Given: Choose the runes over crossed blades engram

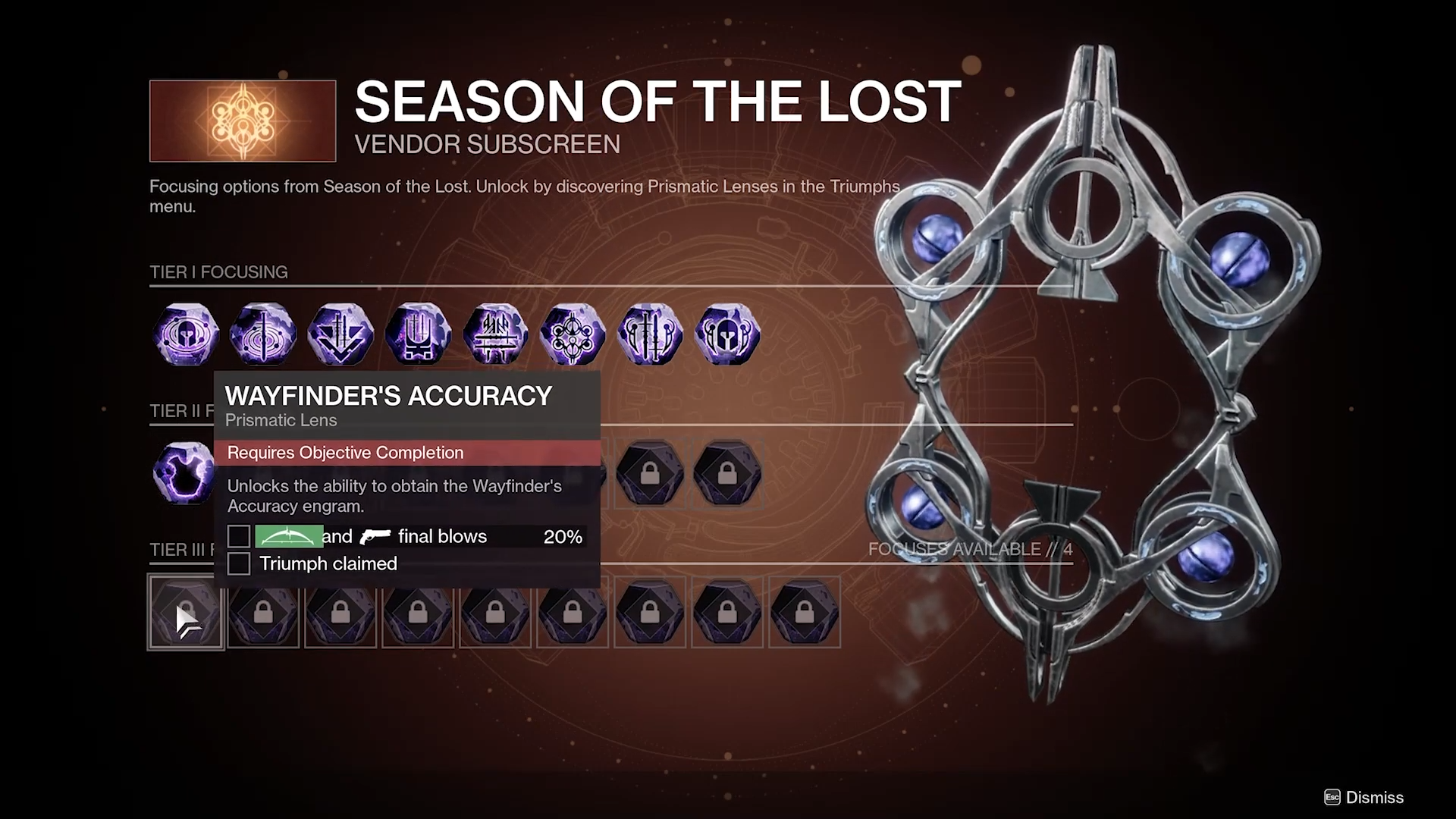Looking at the screenshot, I should [x=495, y=334].
